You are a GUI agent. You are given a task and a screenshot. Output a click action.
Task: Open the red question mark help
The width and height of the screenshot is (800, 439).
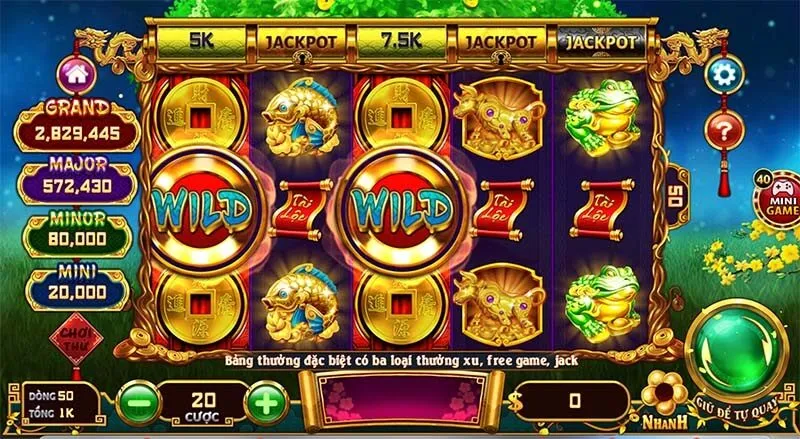tap(722, 128)
